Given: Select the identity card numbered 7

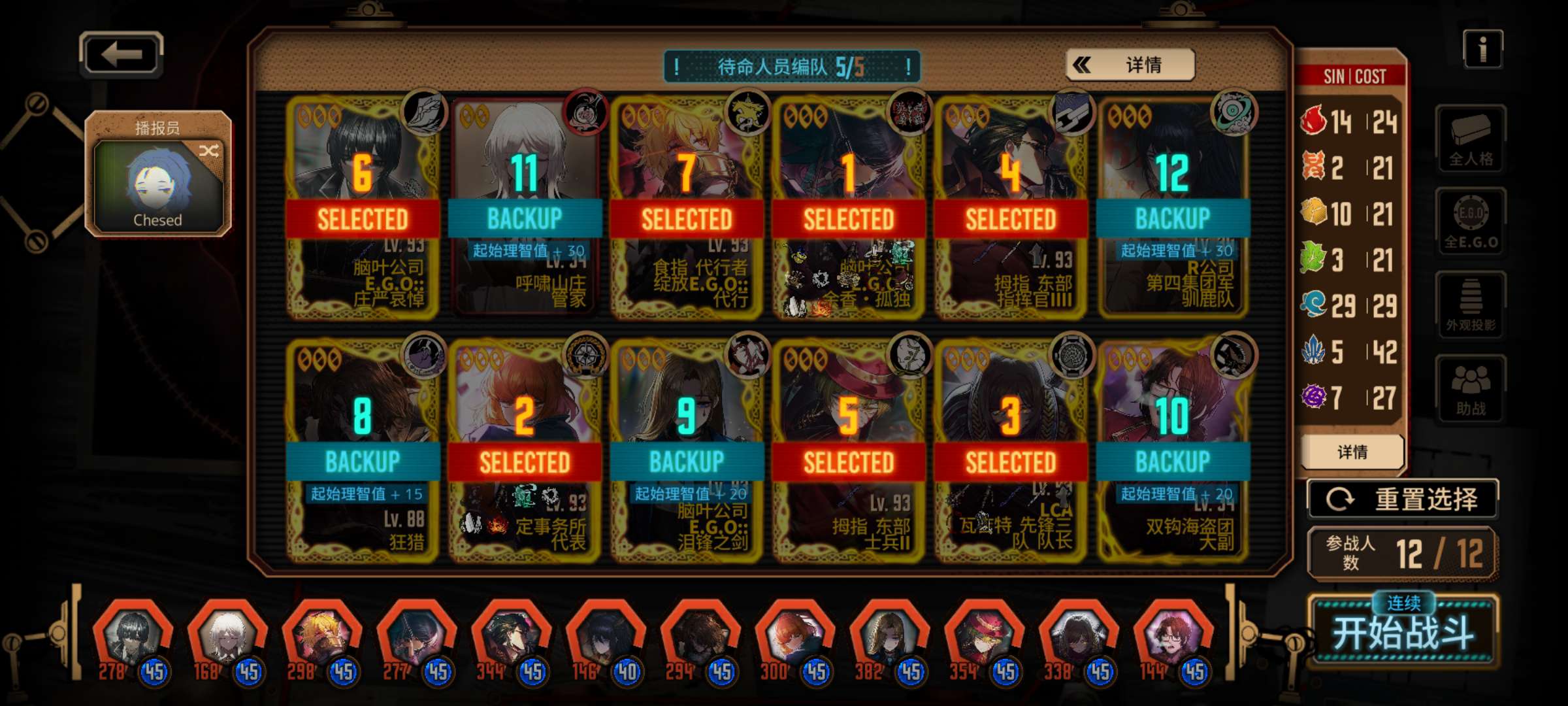Looking at the screenshot, I should (x=687, y=208).
